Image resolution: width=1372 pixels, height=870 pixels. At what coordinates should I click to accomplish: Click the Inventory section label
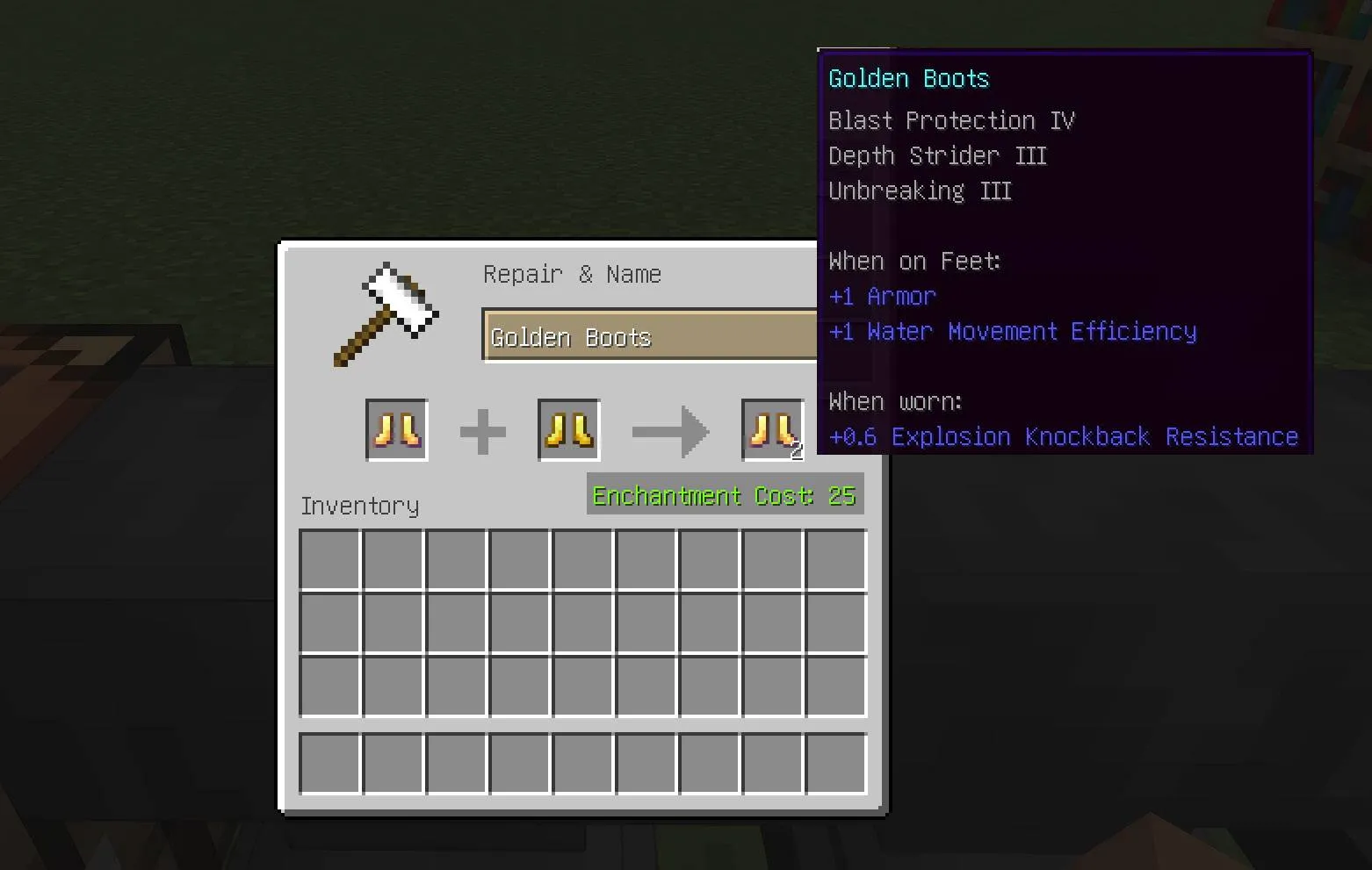click(x=359, y=506)
